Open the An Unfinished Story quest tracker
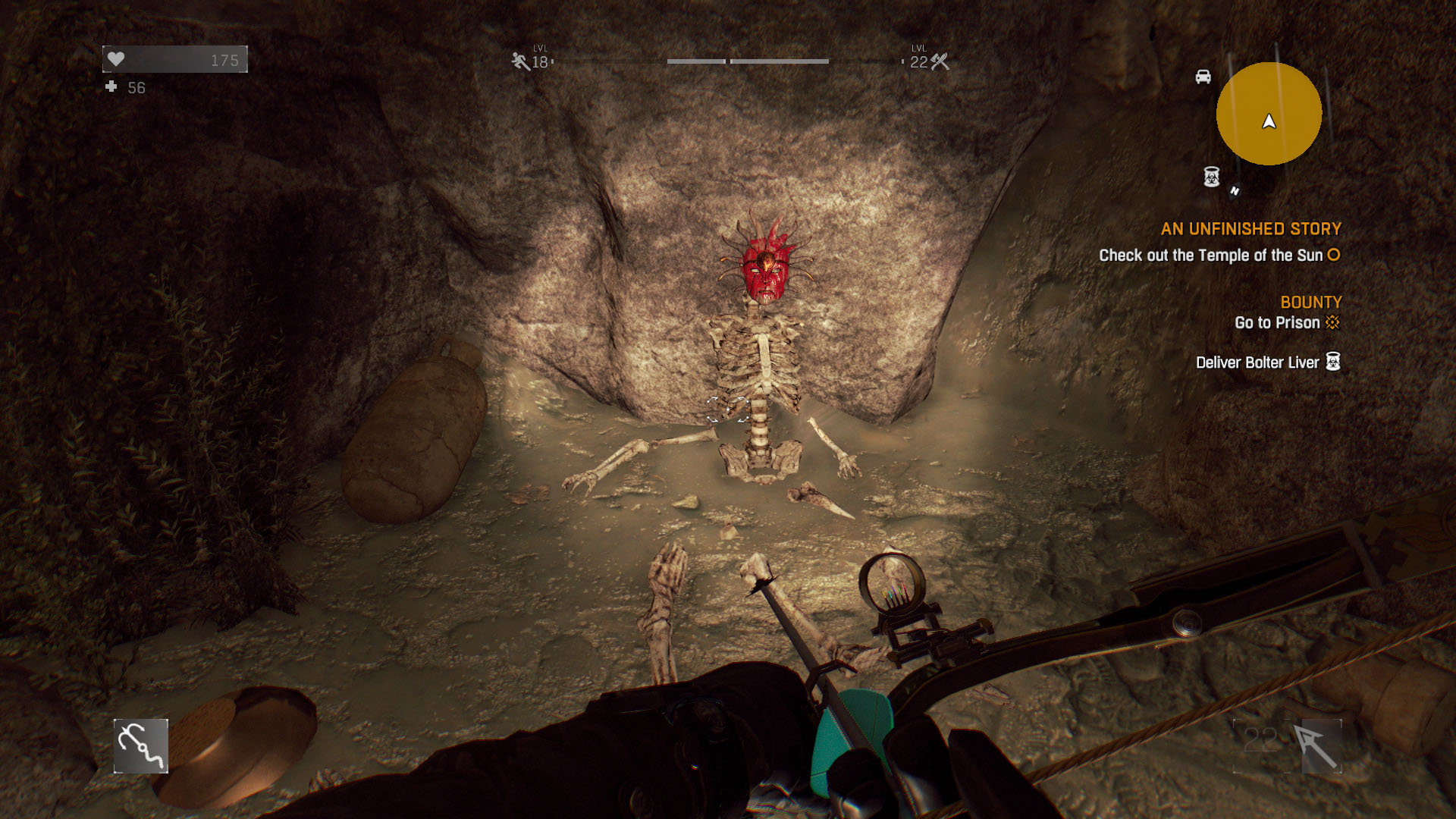 click(1250, 229)
